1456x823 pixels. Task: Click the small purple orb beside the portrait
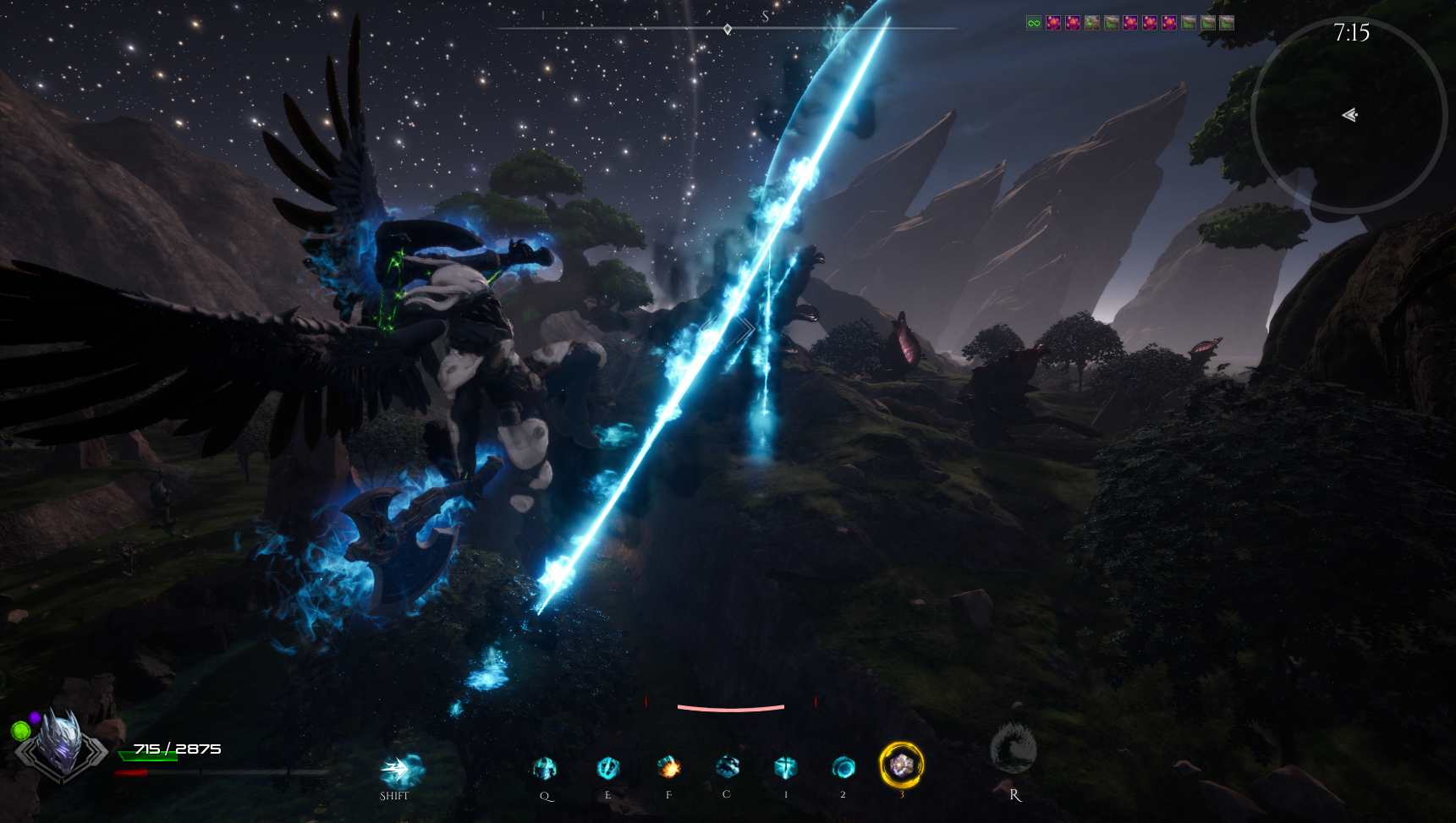(36, 717)
